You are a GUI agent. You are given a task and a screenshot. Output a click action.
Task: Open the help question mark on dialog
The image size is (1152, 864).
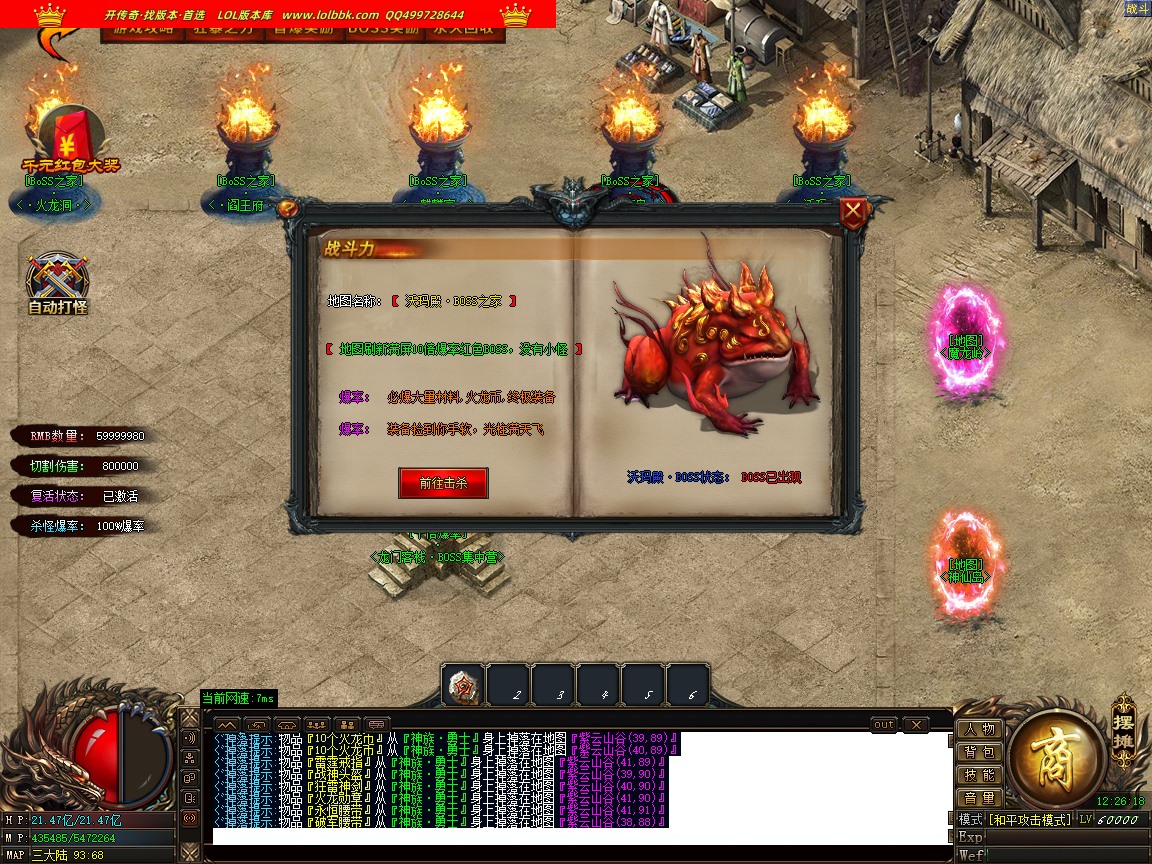287,208
